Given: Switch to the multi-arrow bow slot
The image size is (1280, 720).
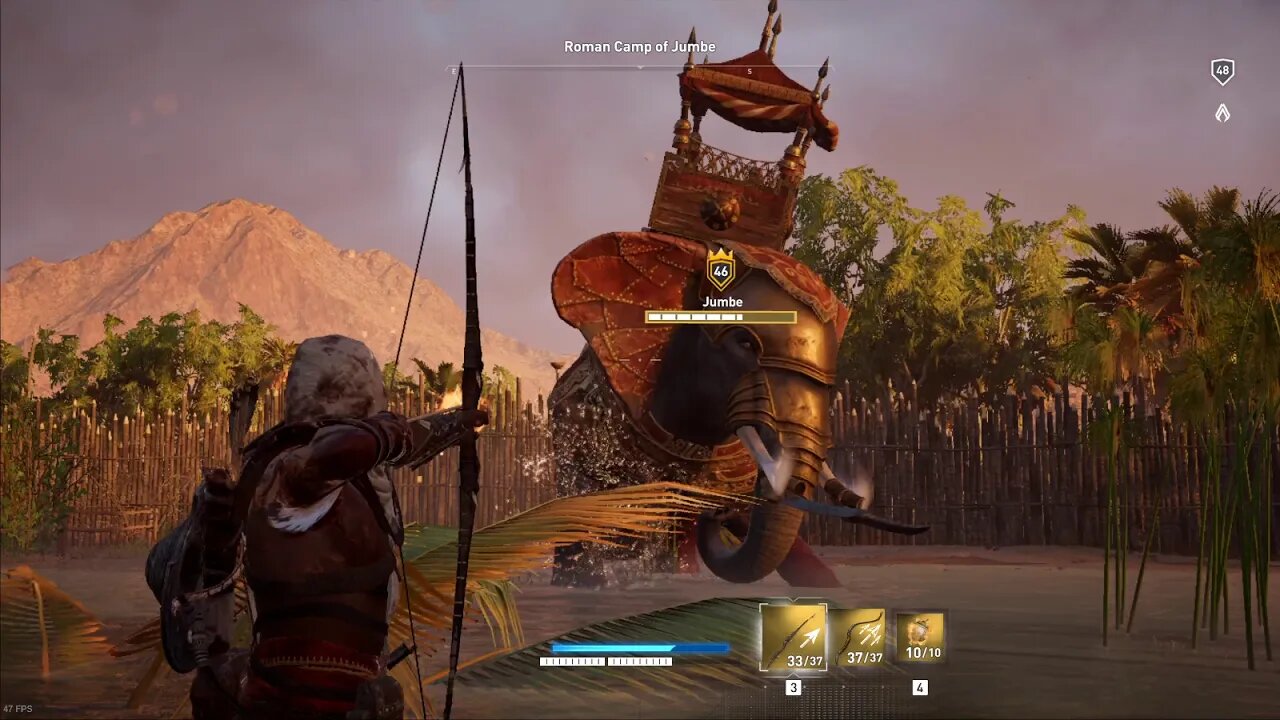Looking at the screenshot, I should click(859, 638).
